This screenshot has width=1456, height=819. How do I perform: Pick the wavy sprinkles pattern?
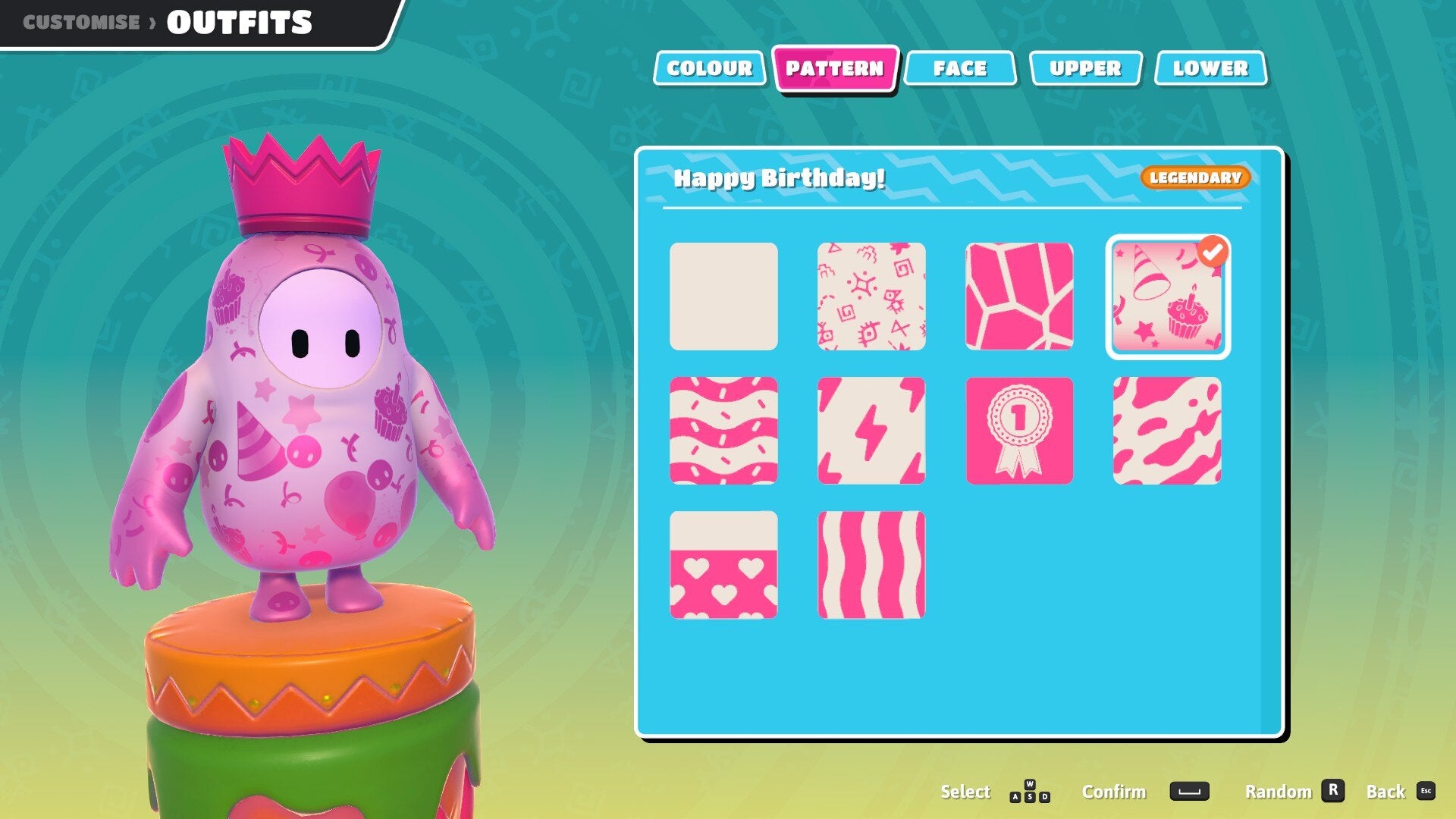[724, 430]
